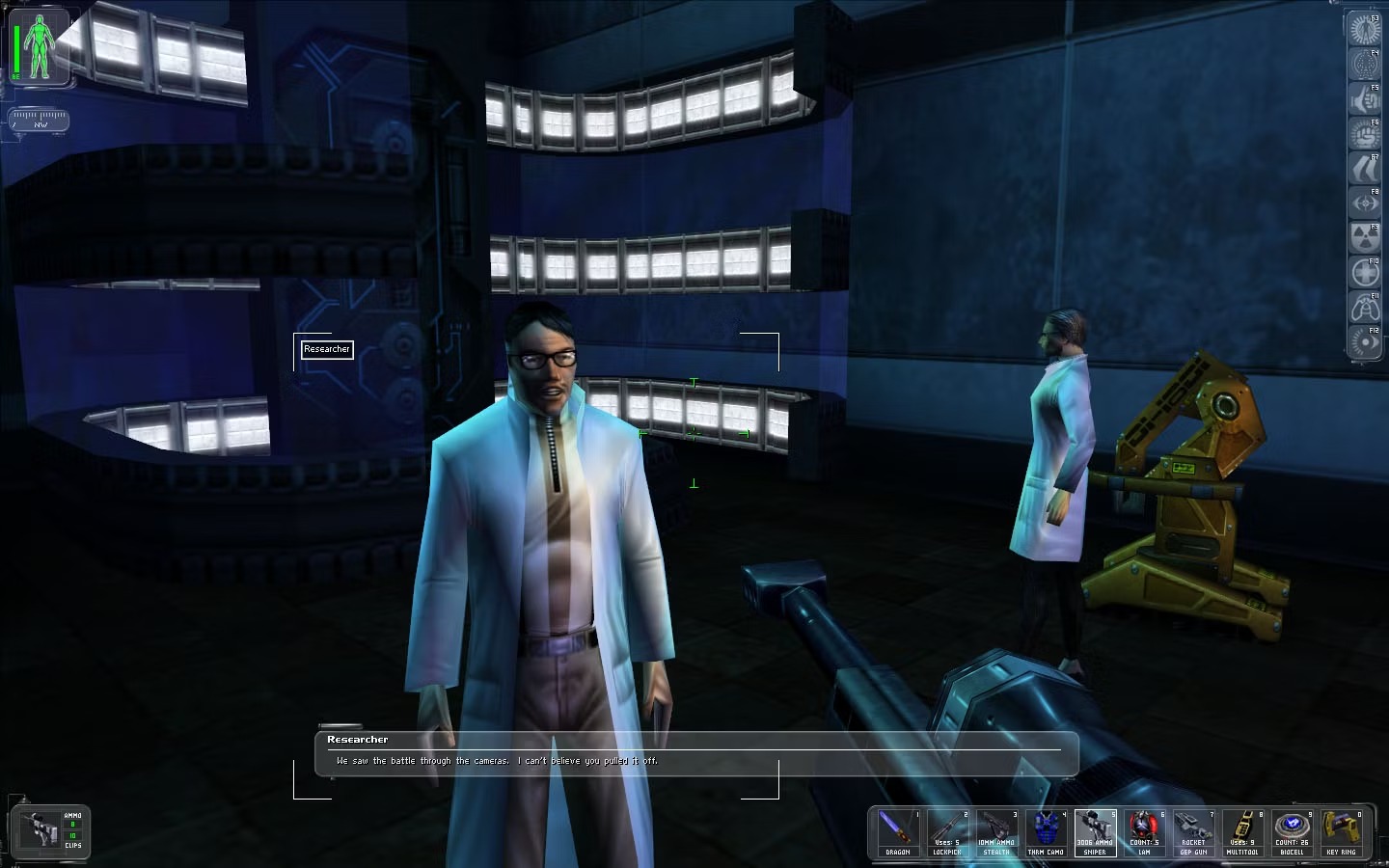Image resolution: width=1389 pixels, height=868 pixels.
Task: Select the LAM grenade slot
Action: (x=1144, y=832)
